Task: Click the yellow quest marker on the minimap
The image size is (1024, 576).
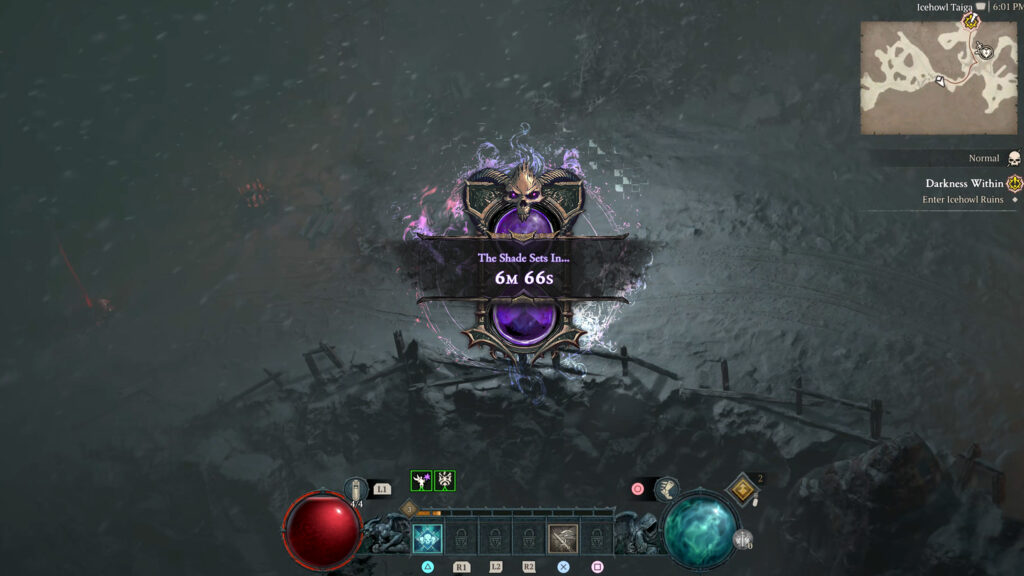Action: [x=969, y=21]
